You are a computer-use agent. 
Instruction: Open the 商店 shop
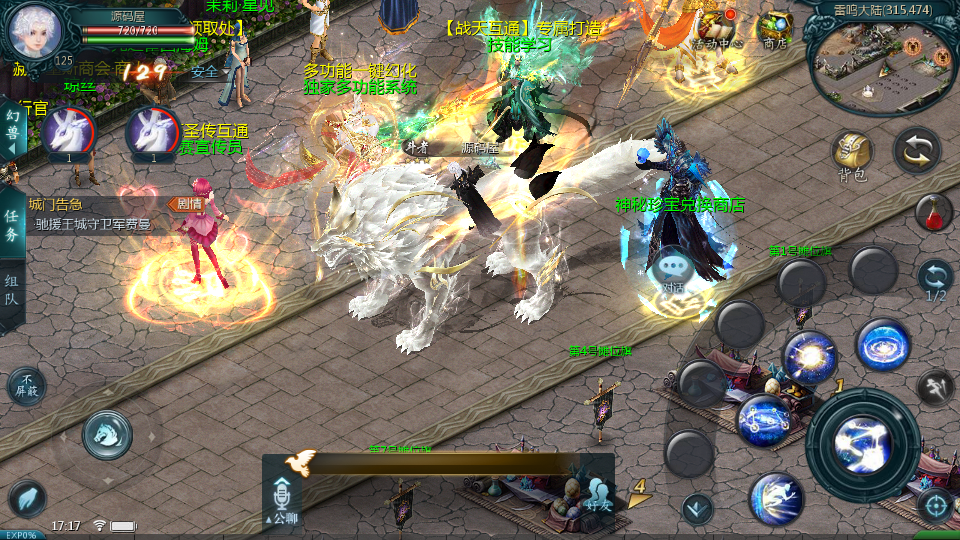tap(775, 29)
